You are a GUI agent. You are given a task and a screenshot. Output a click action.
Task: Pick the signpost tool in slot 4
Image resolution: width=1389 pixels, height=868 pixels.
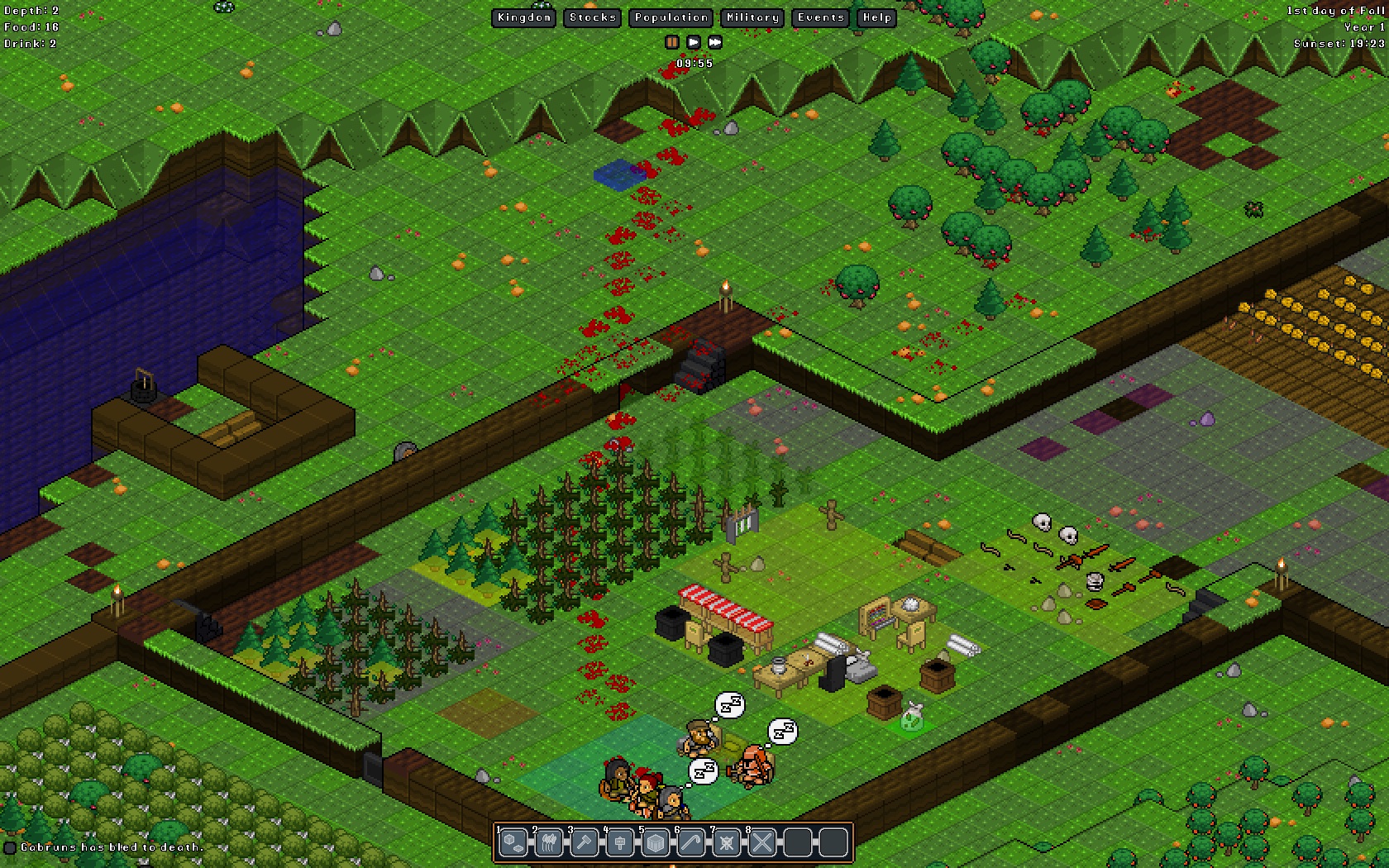(x=620, y=843)
